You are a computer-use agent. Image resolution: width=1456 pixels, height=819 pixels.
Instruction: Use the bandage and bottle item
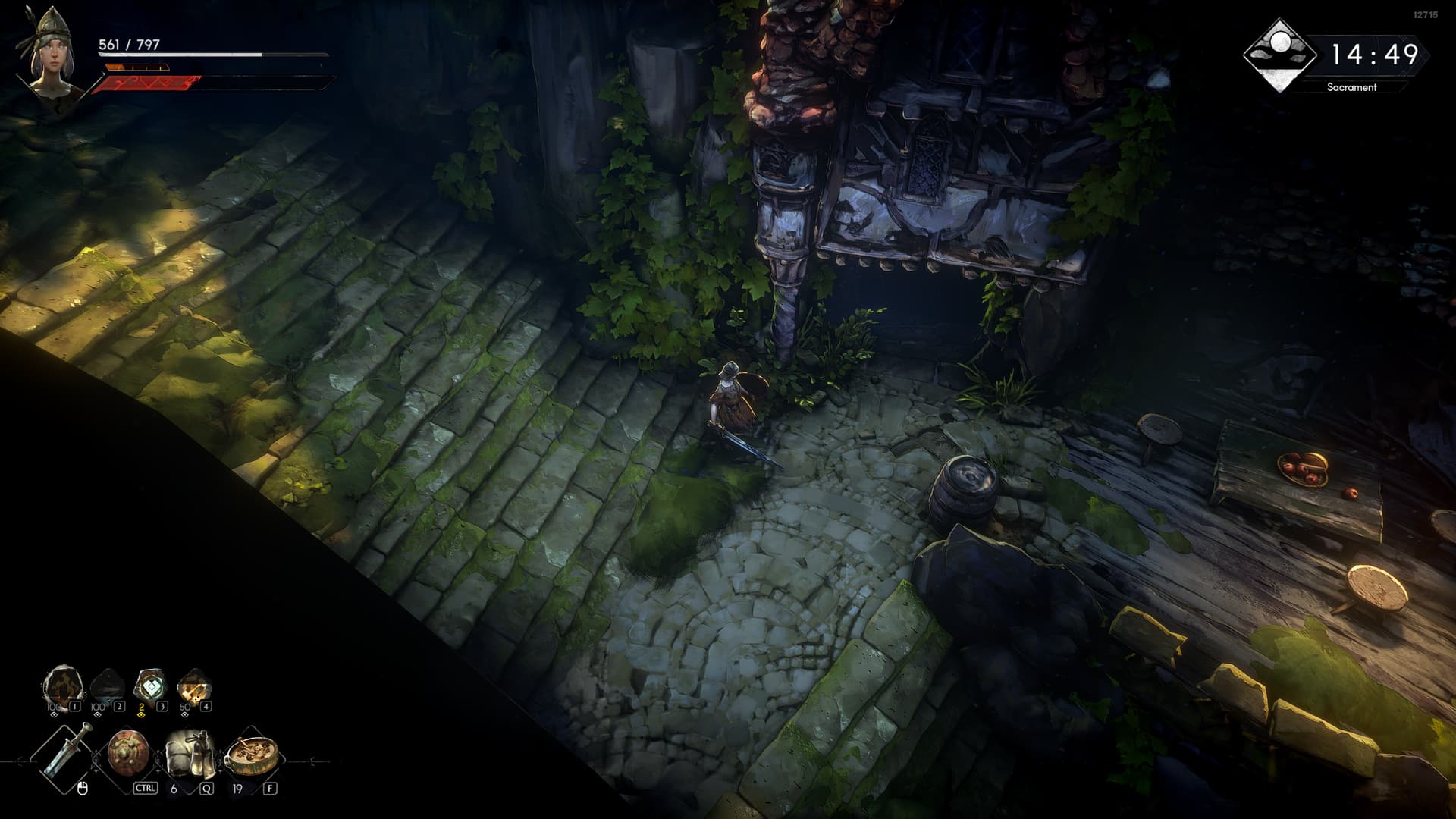click(190, 753)
